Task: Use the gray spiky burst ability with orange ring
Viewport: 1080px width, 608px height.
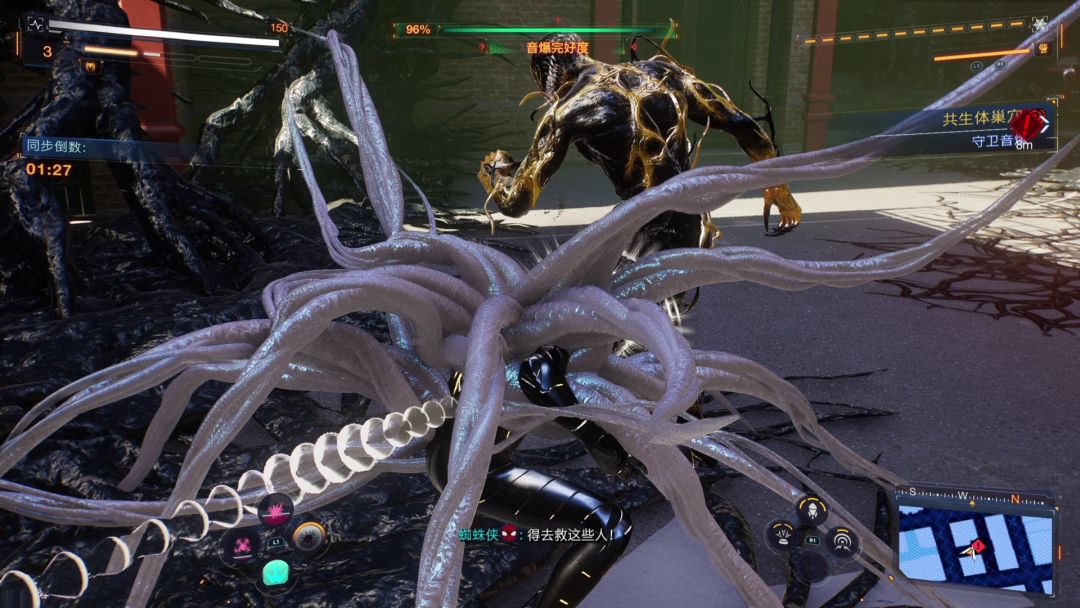Action: coord(310,539)
